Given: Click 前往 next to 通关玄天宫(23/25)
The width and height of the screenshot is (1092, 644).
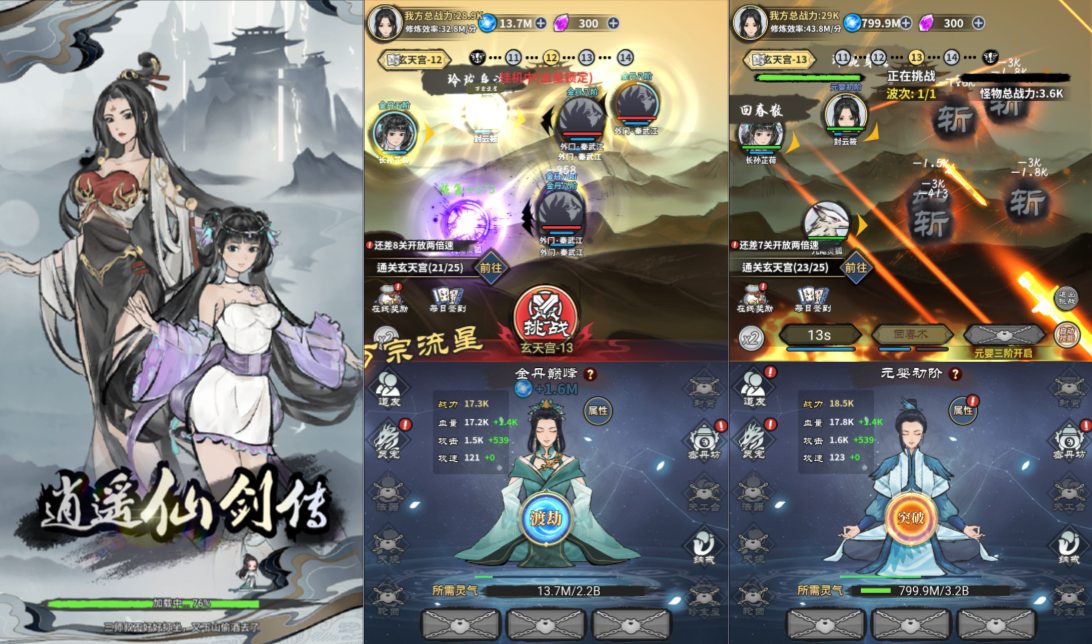Looking at the screenshot, I should click(855, 267).
